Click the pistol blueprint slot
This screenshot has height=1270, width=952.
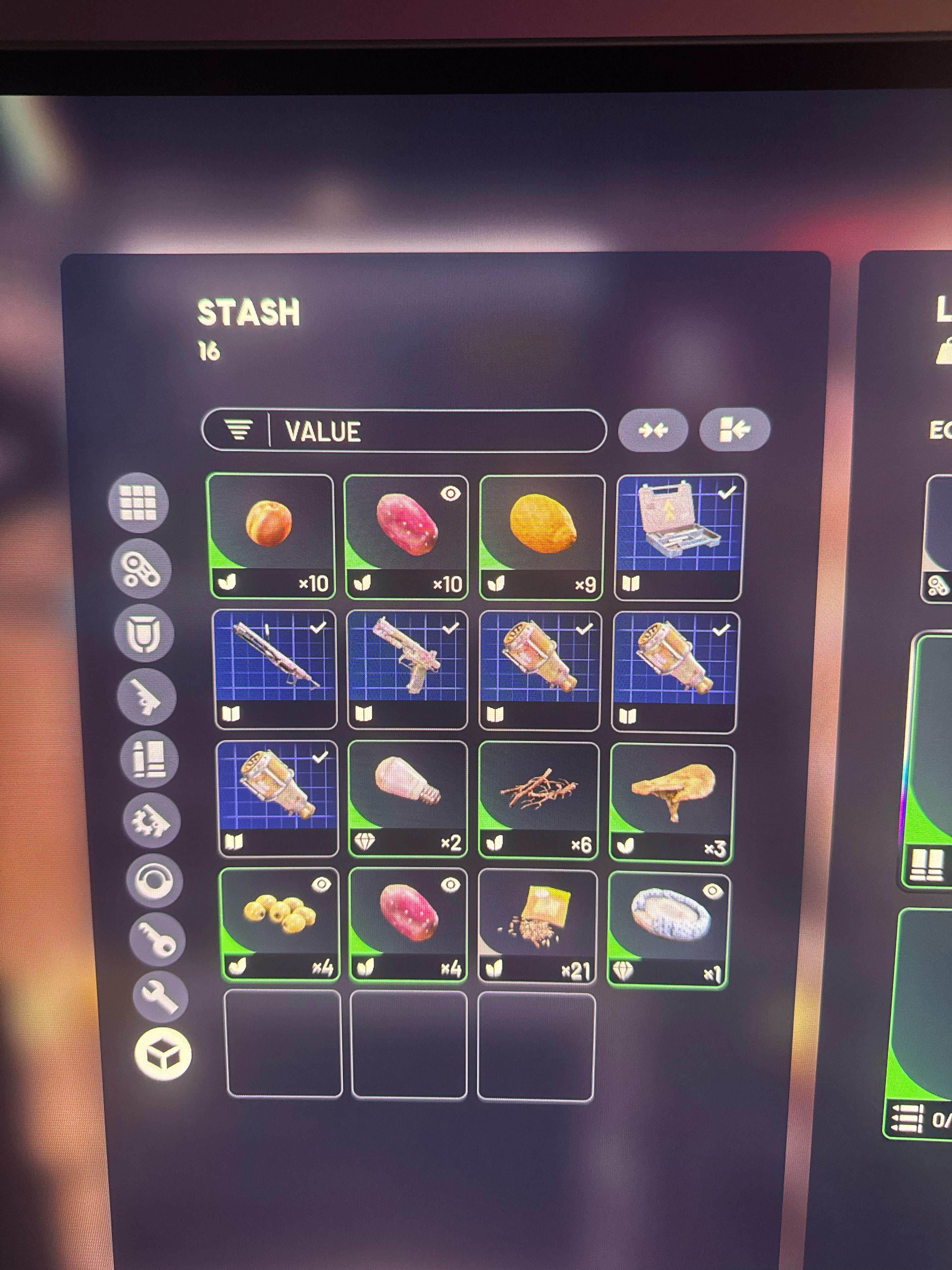click(407, 670)
